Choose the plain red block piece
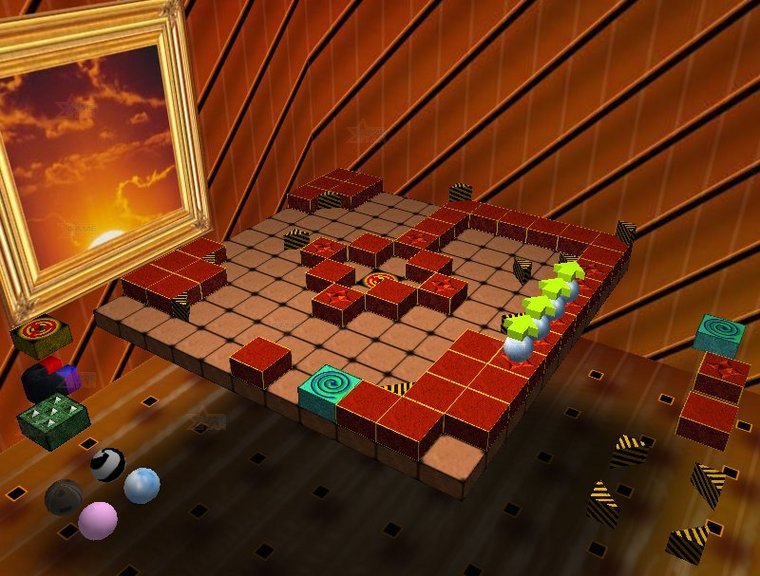 [x=708, y=418]
